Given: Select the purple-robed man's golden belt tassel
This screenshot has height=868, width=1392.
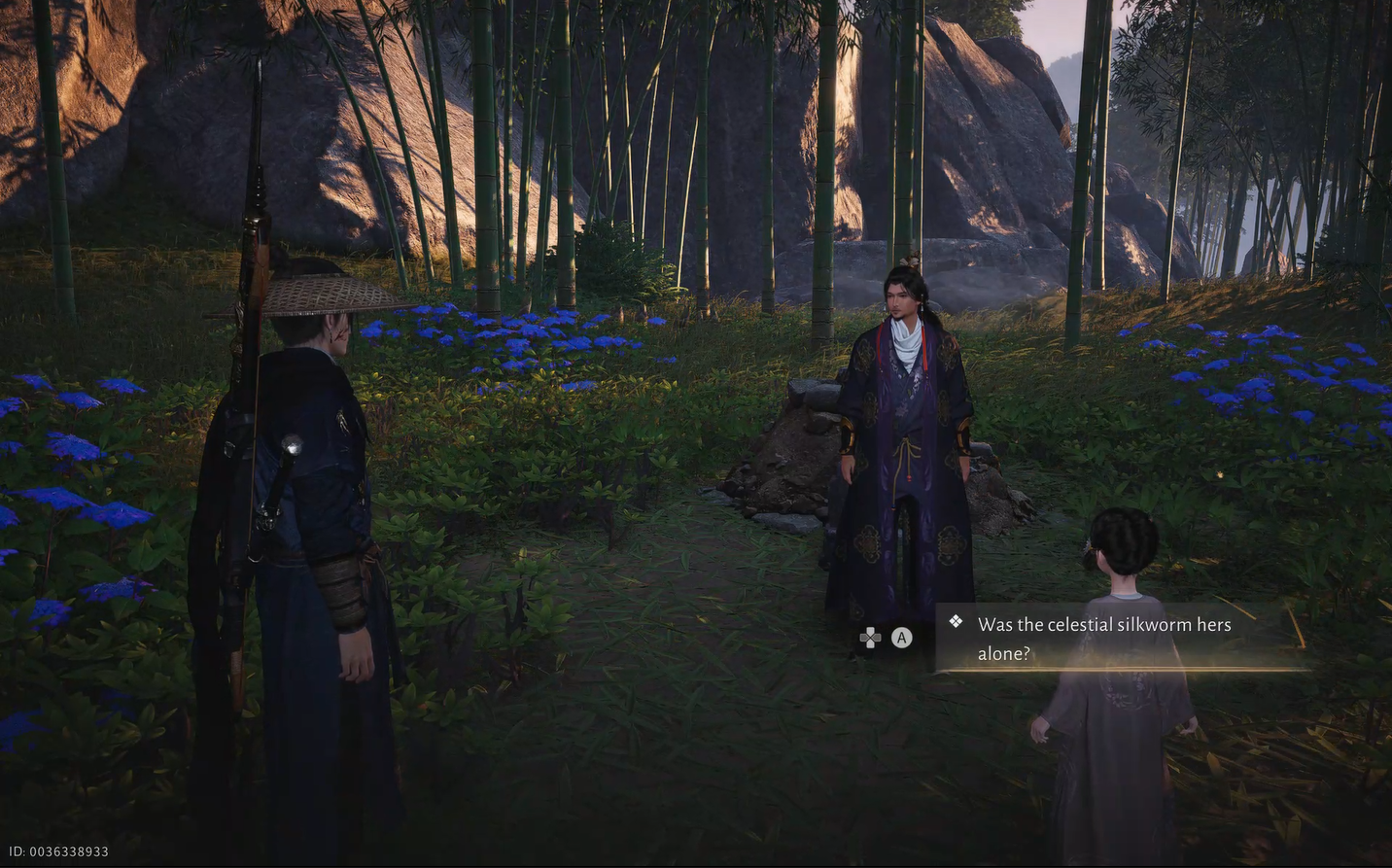Looking at the screenshot, I should pyautogui.click(x=903, y=457).
